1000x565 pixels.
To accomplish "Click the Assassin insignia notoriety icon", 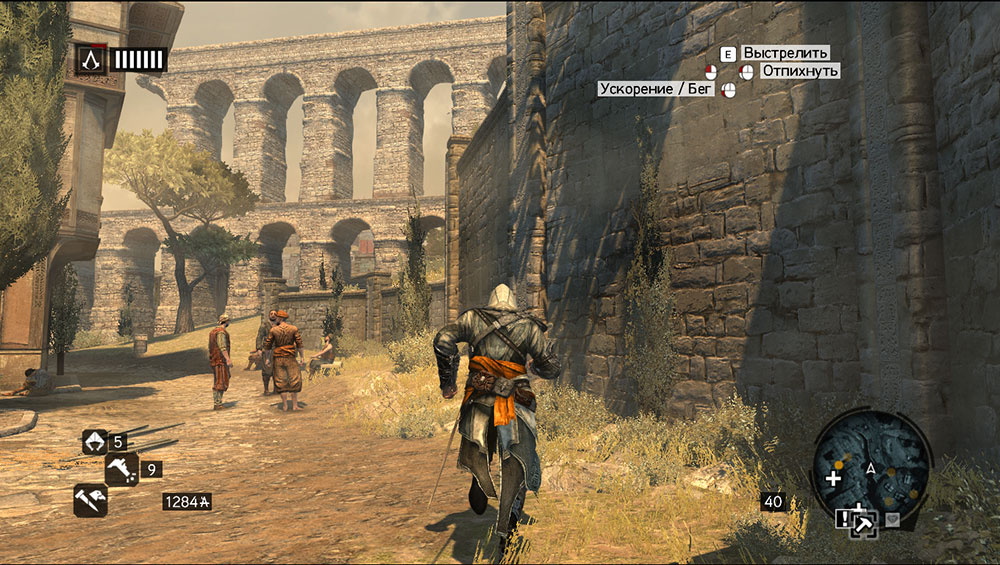I will (90, 60).
